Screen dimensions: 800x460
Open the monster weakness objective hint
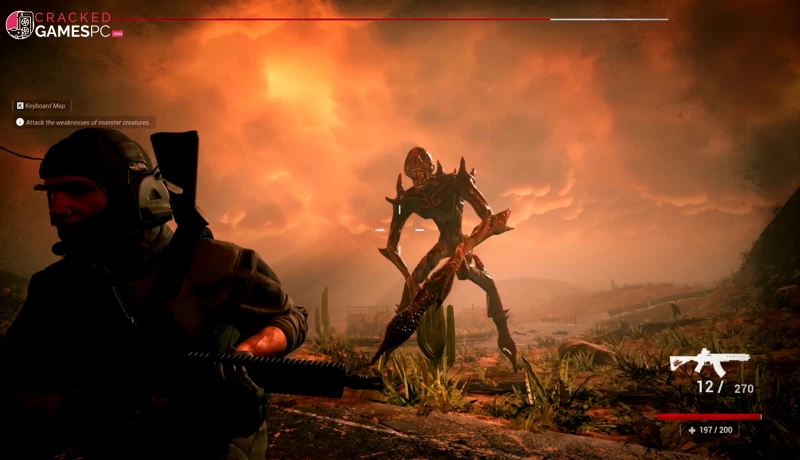pos(84,122)
